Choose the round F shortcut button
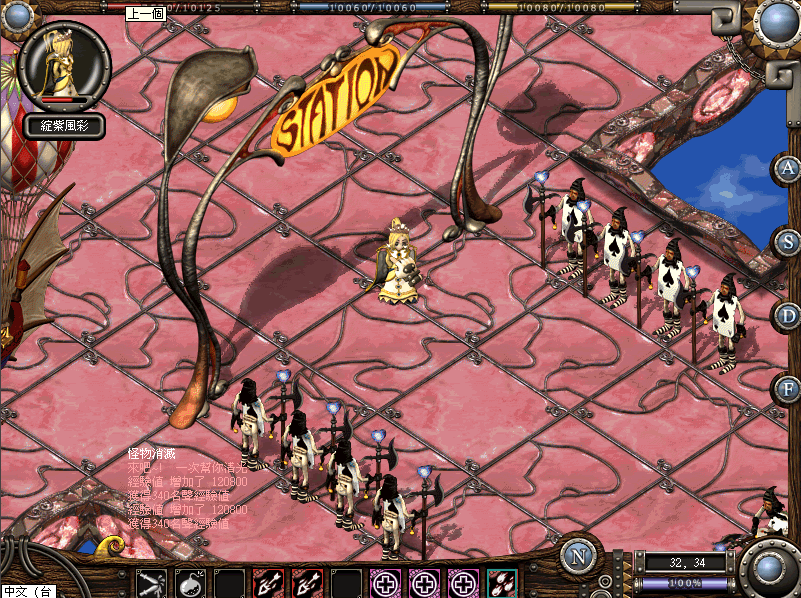The width and height of the screenshot is (801, 598). (788, 387)
